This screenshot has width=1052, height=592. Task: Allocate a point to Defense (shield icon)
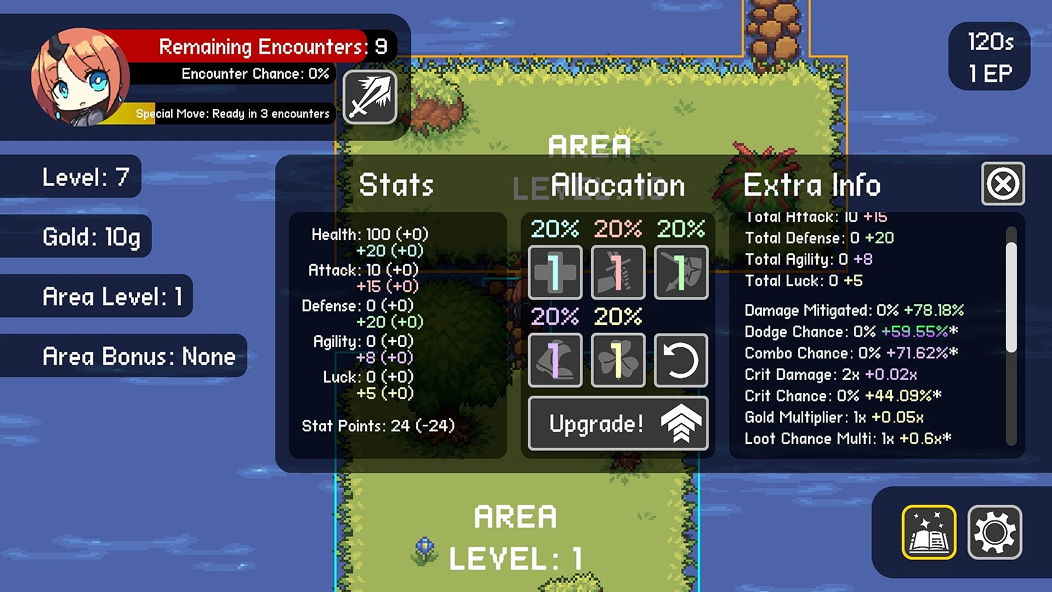pos(681,272)
